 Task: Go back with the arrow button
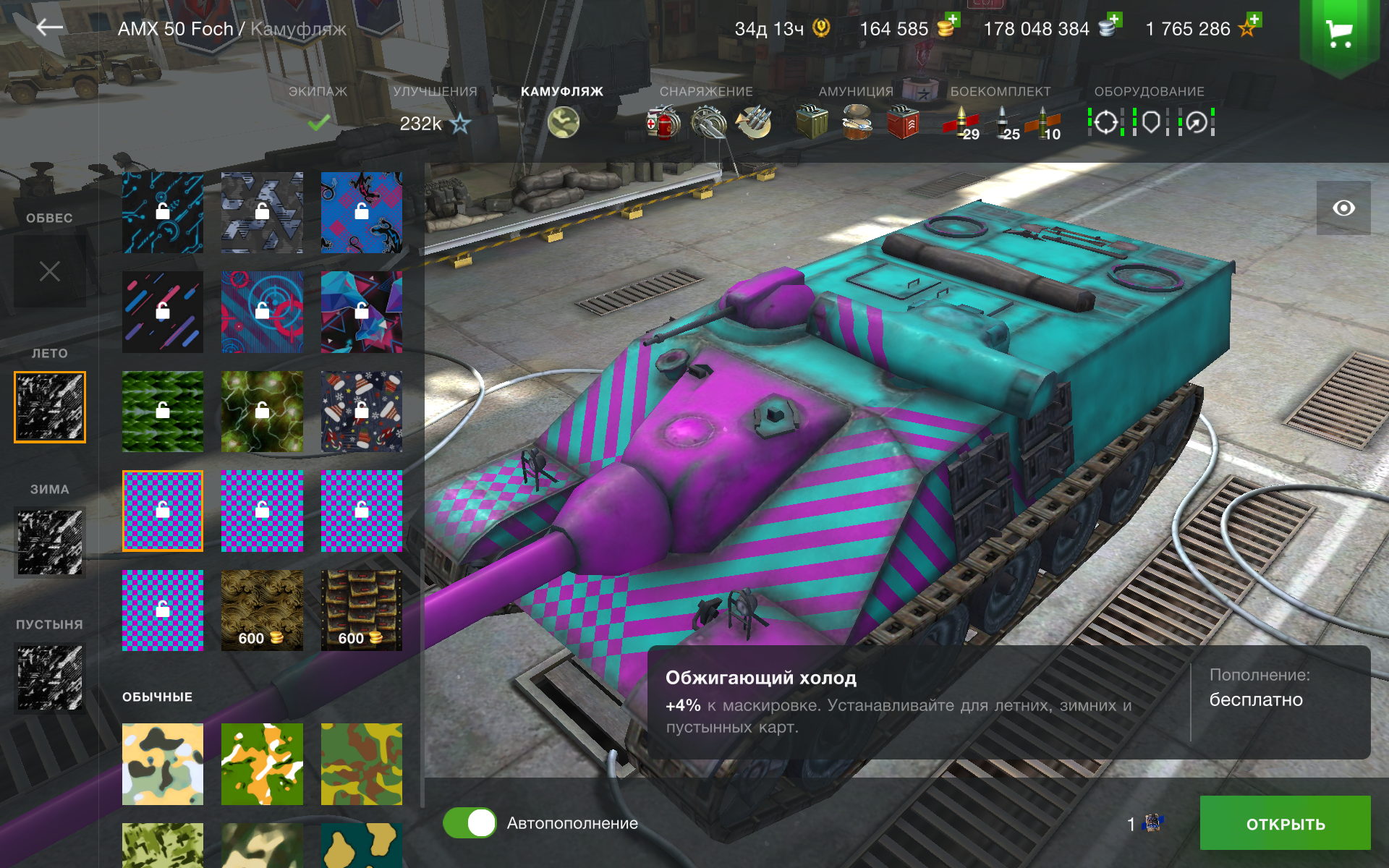49,27
